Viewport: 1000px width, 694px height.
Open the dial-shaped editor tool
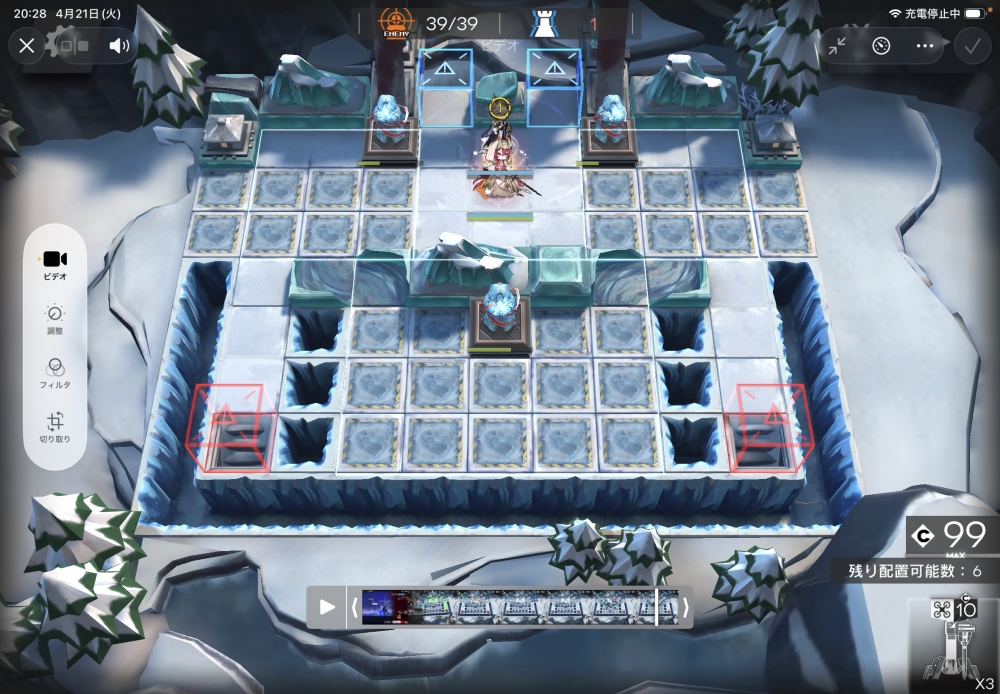[x=881, y=46]
